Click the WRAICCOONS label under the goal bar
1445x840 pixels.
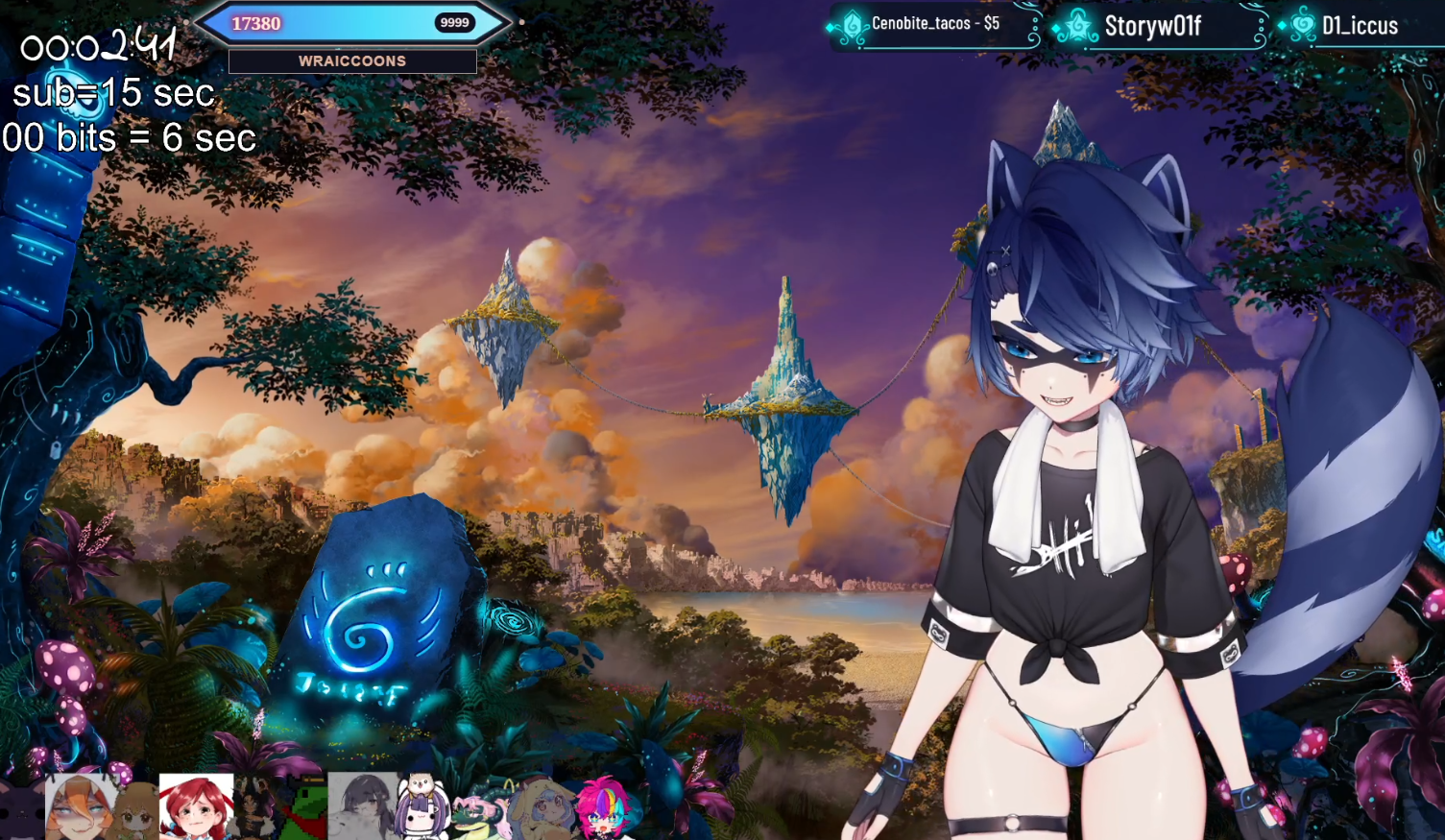(352, 61)
